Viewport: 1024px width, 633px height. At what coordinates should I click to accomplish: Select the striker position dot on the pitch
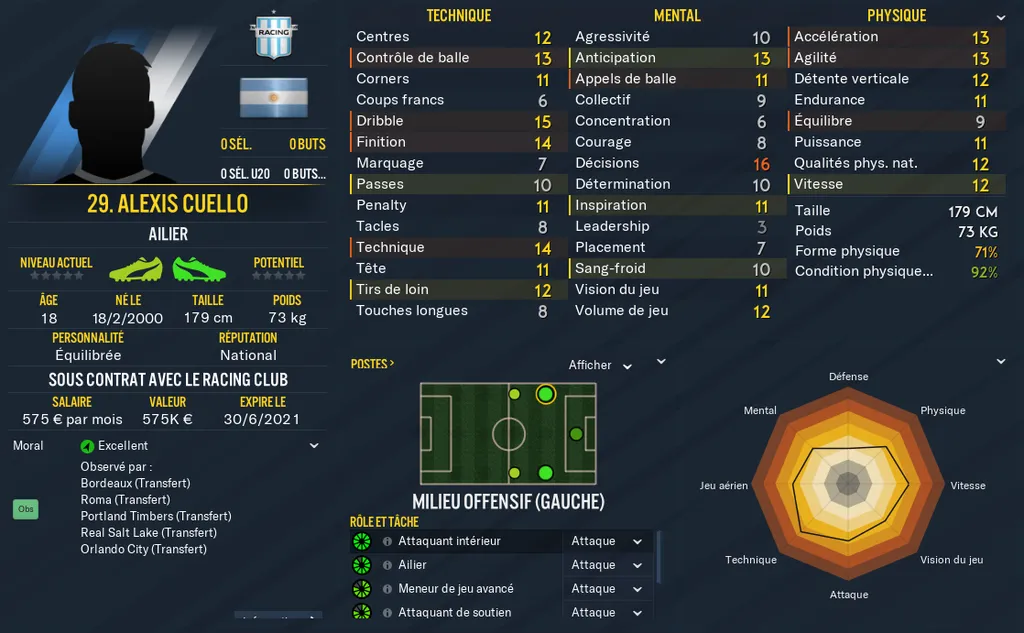(x=576, y=434)
